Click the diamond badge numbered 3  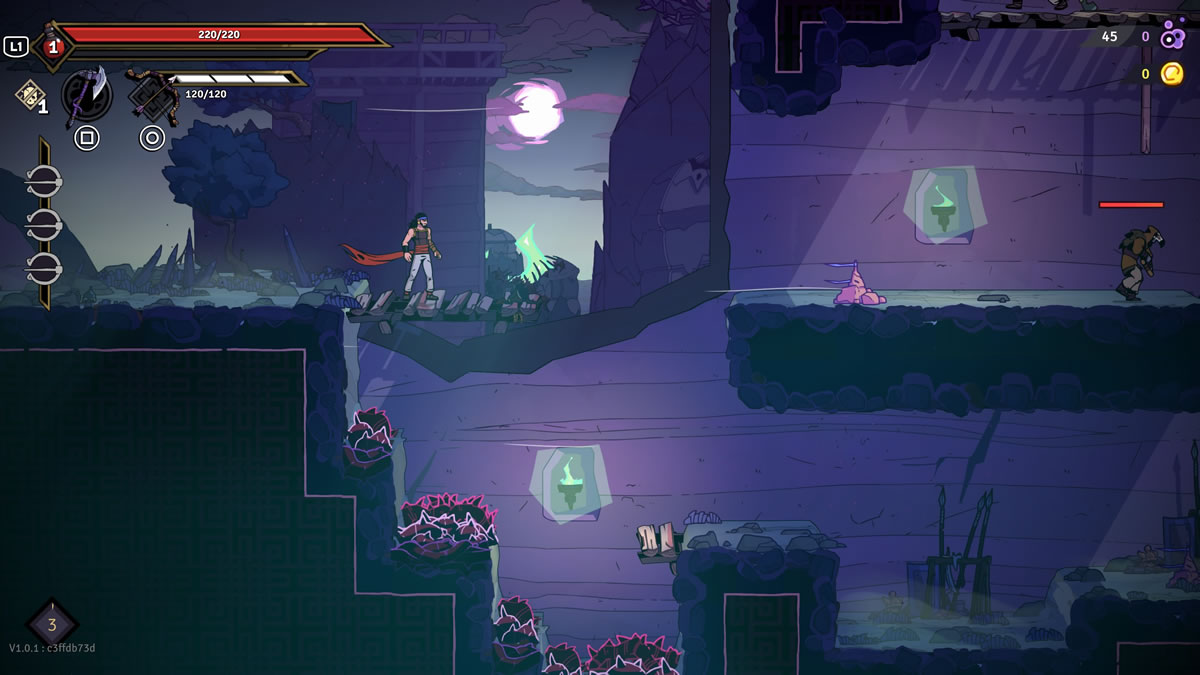click(52, 624)
